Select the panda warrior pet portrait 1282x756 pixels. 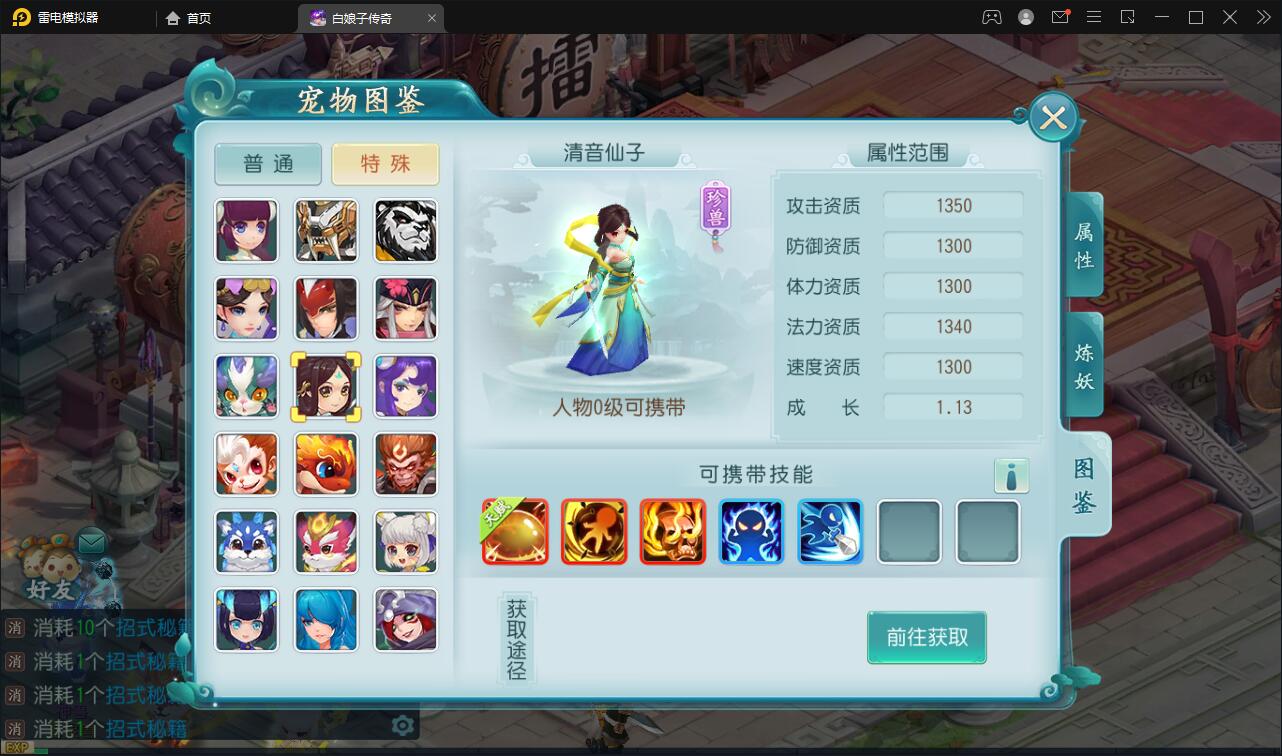pyautogui.click(x=405, y=231)
